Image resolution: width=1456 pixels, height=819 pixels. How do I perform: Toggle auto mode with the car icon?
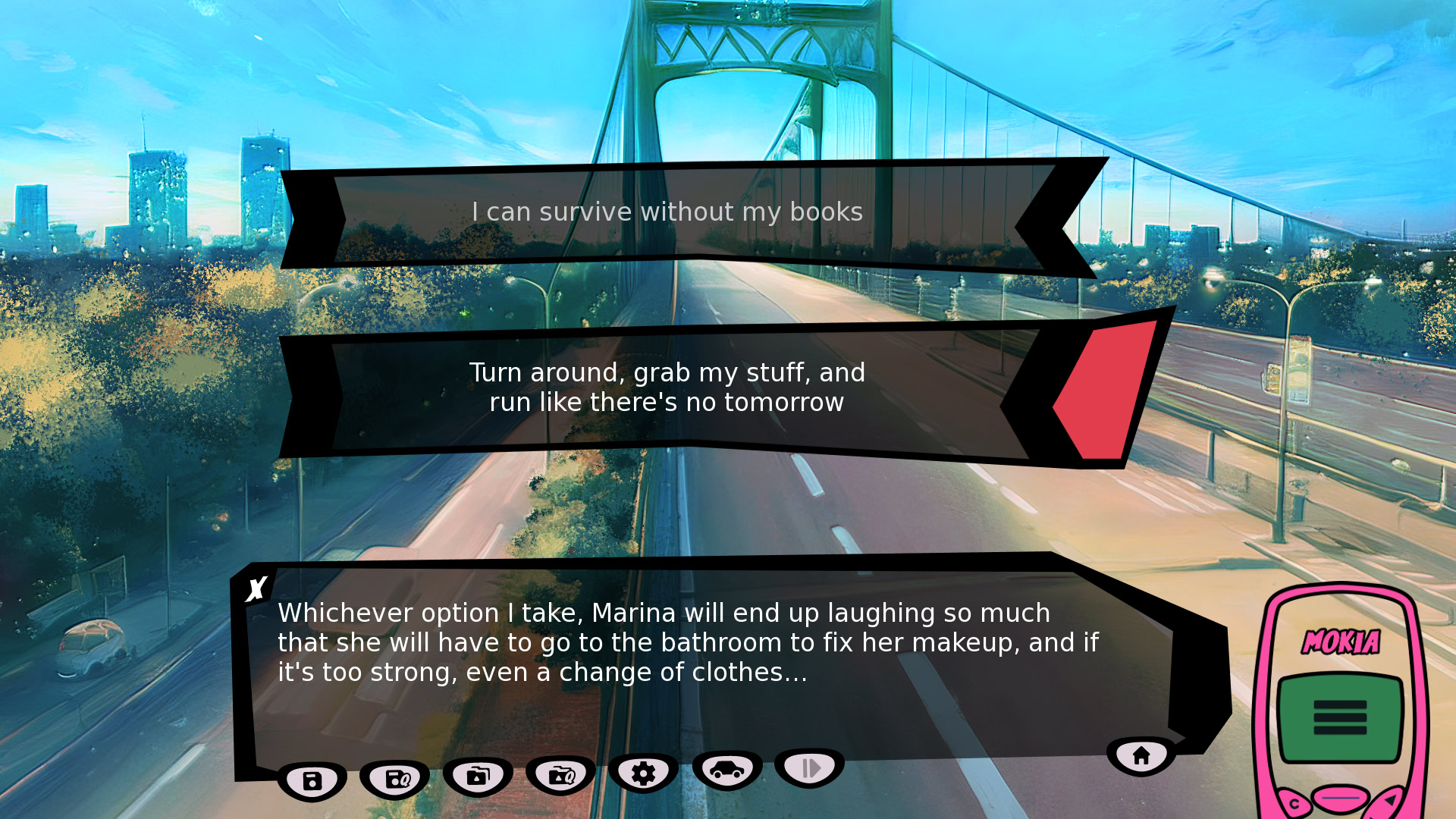(726, 770)
